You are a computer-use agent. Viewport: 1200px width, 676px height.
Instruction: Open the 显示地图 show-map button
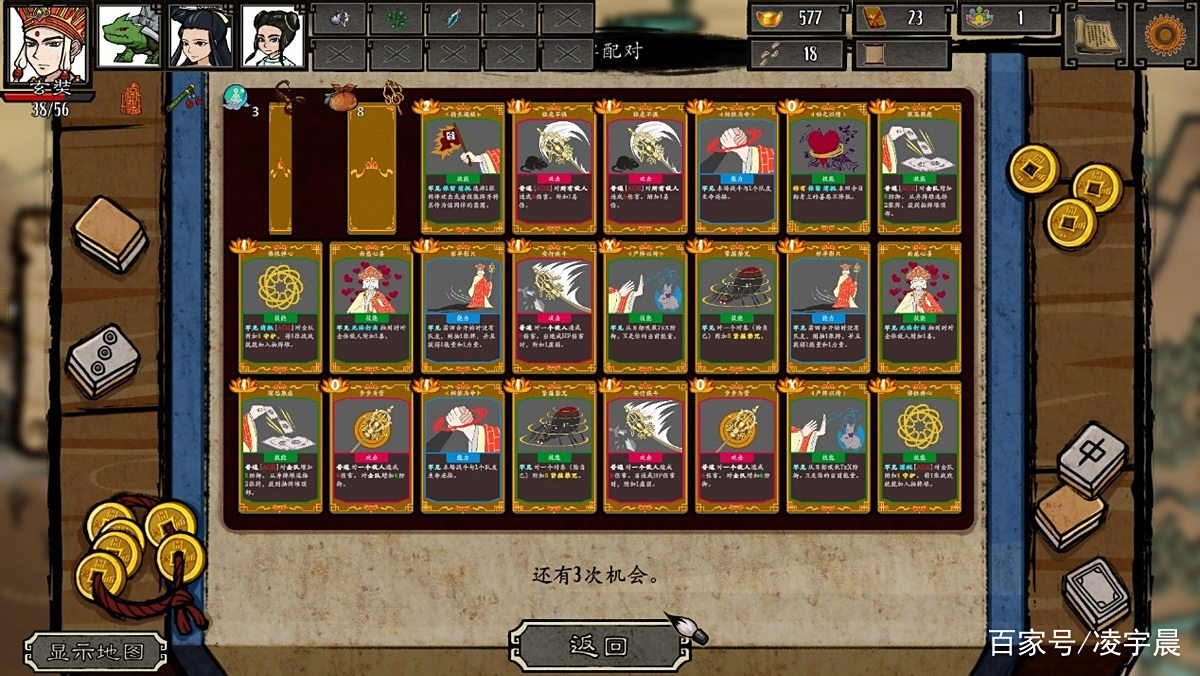point(97,652)
